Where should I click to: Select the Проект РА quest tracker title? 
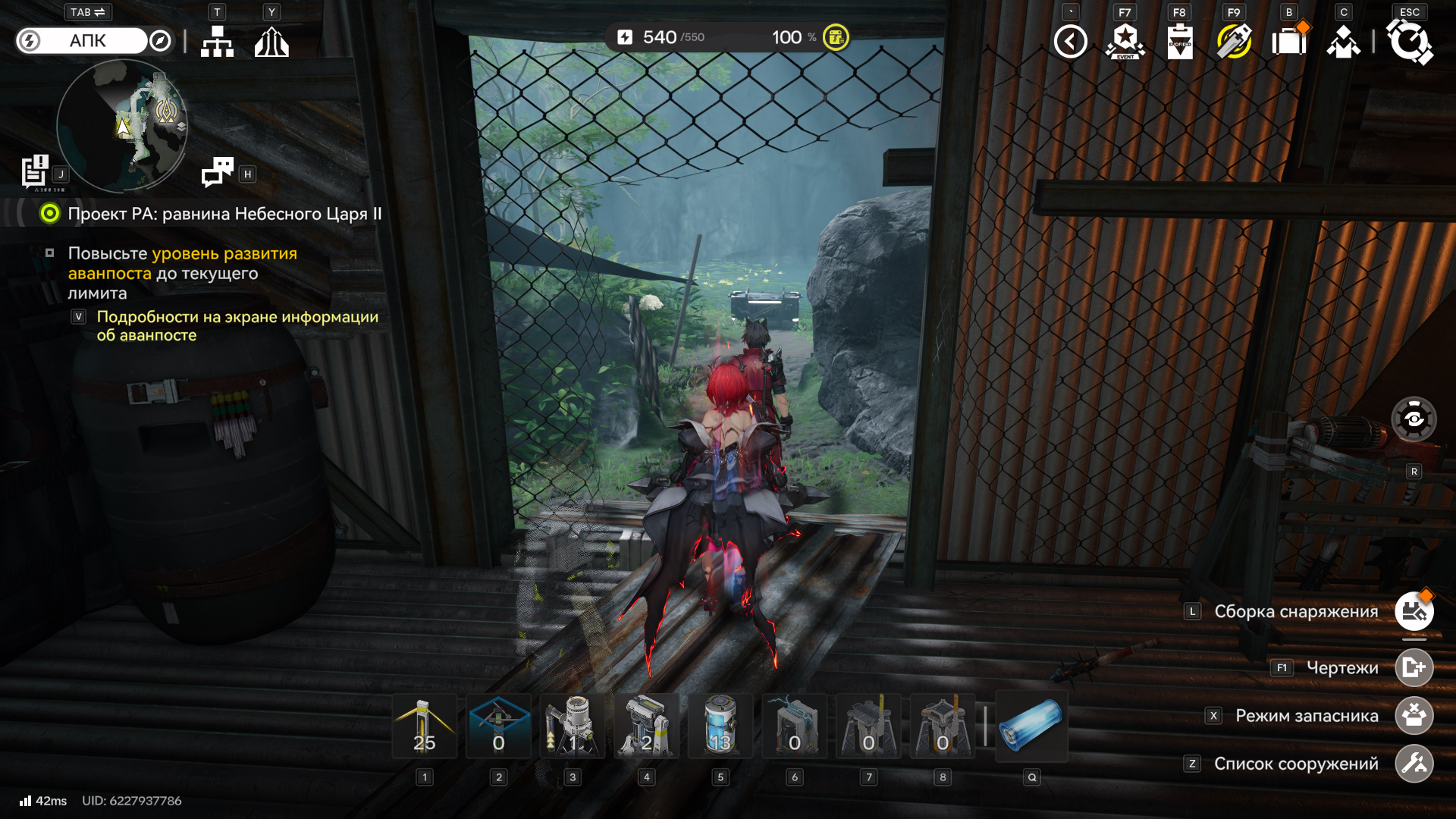[x=224, y=214]
